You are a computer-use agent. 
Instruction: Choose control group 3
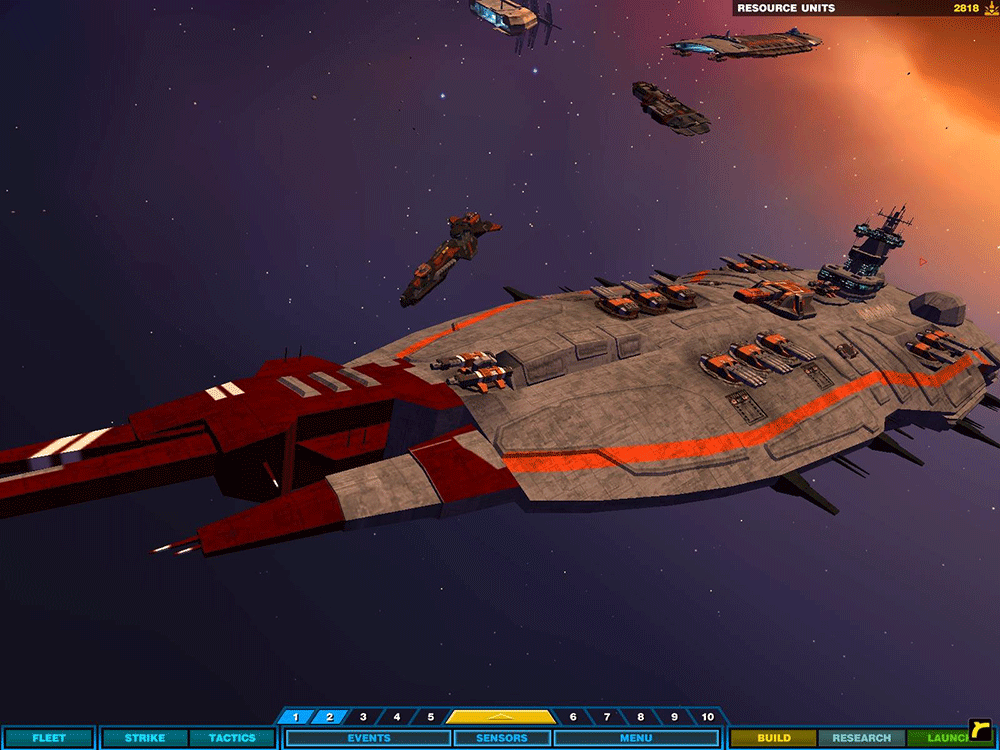363,717
